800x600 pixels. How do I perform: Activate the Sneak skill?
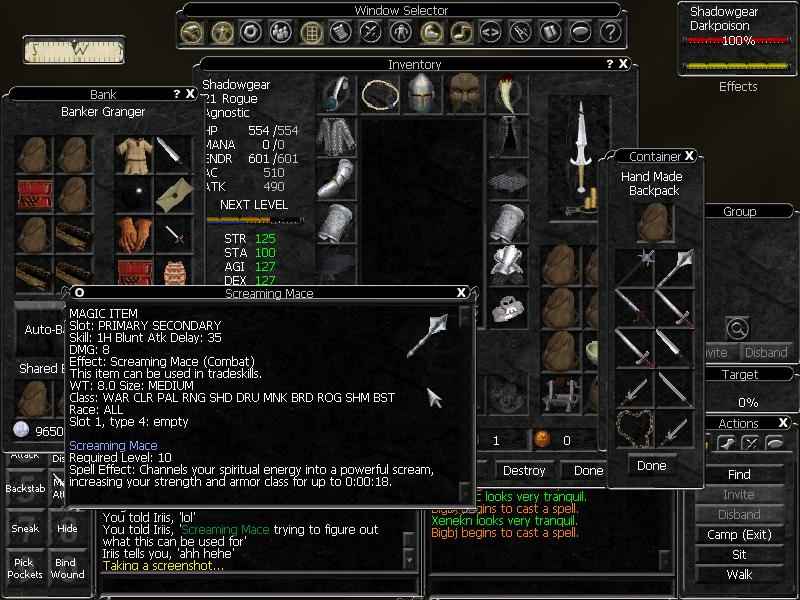tap(24, 528)
